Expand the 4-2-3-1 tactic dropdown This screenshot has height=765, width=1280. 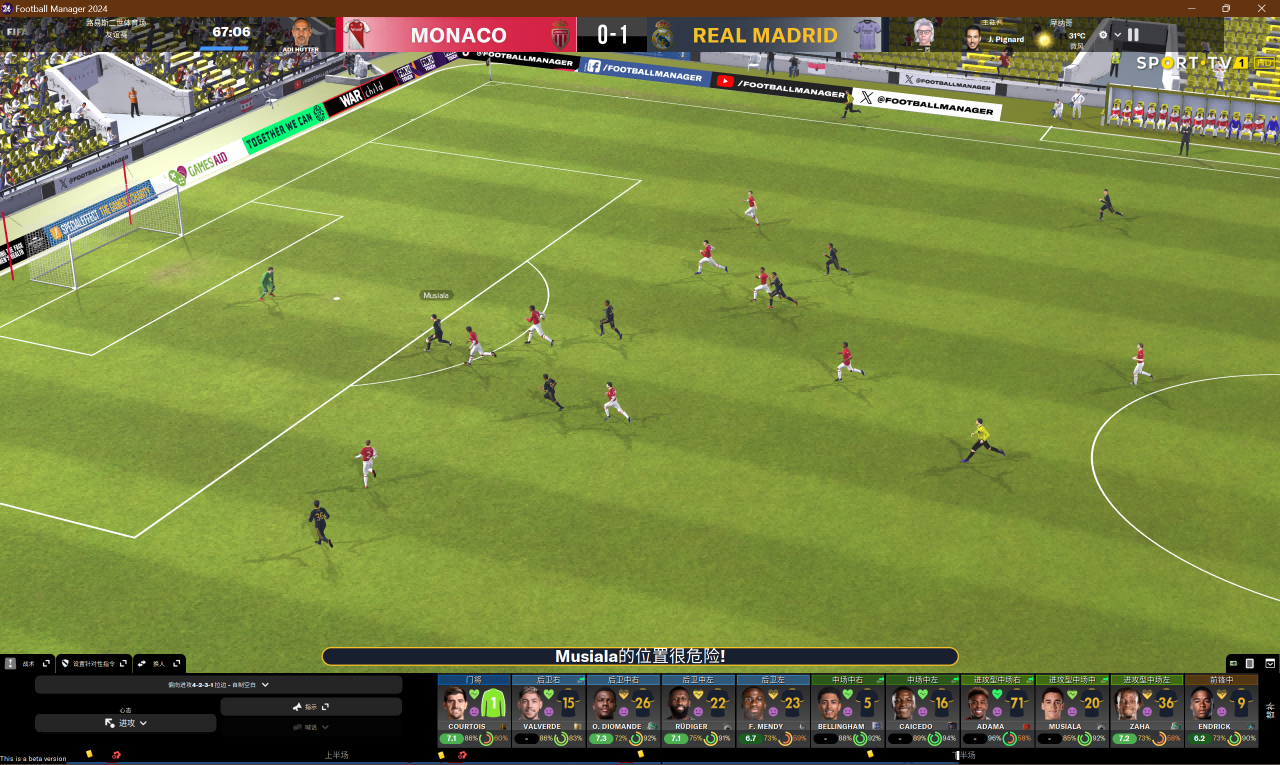(x=218, y=685)
